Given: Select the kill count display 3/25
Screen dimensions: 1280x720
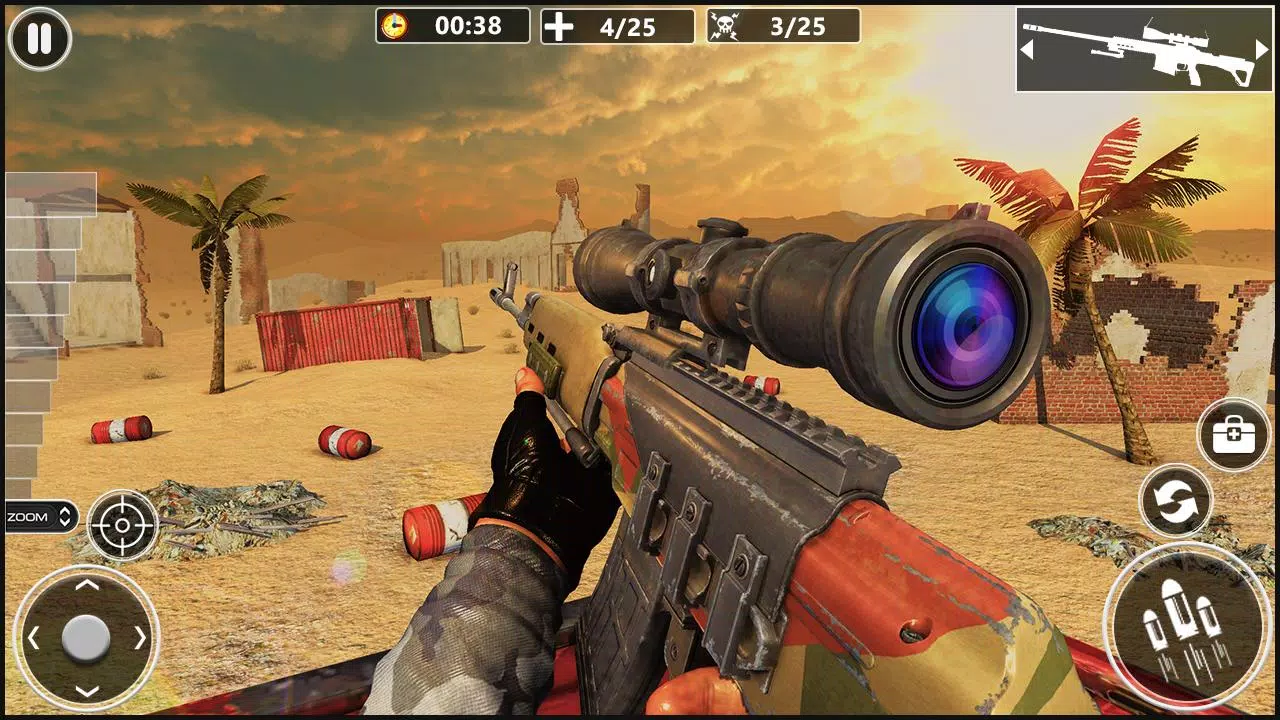Looking at the screenshot, I should coord(800,25).
